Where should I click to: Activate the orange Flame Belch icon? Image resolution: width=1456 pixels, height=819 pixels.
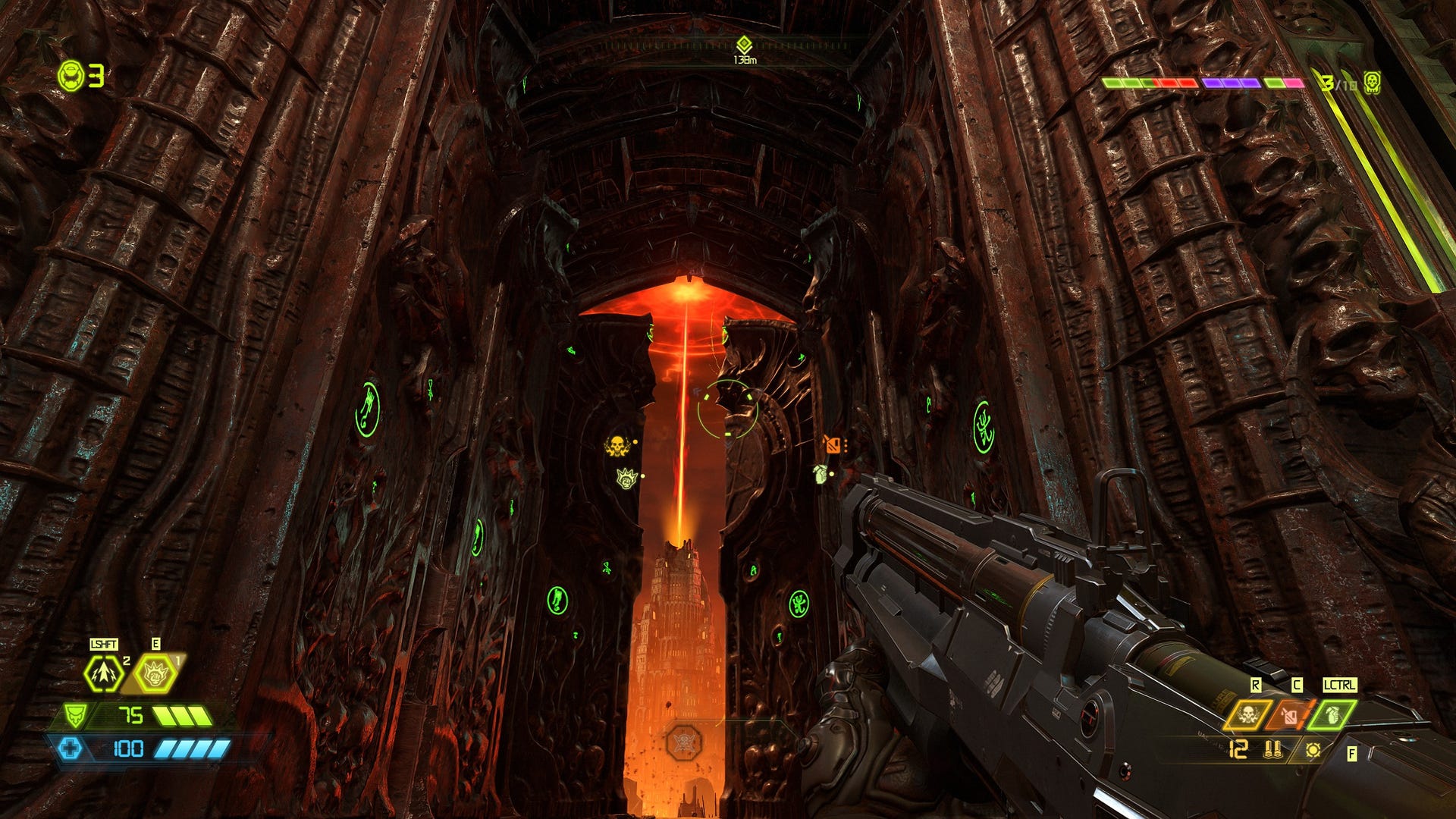tap(1291, 714)
